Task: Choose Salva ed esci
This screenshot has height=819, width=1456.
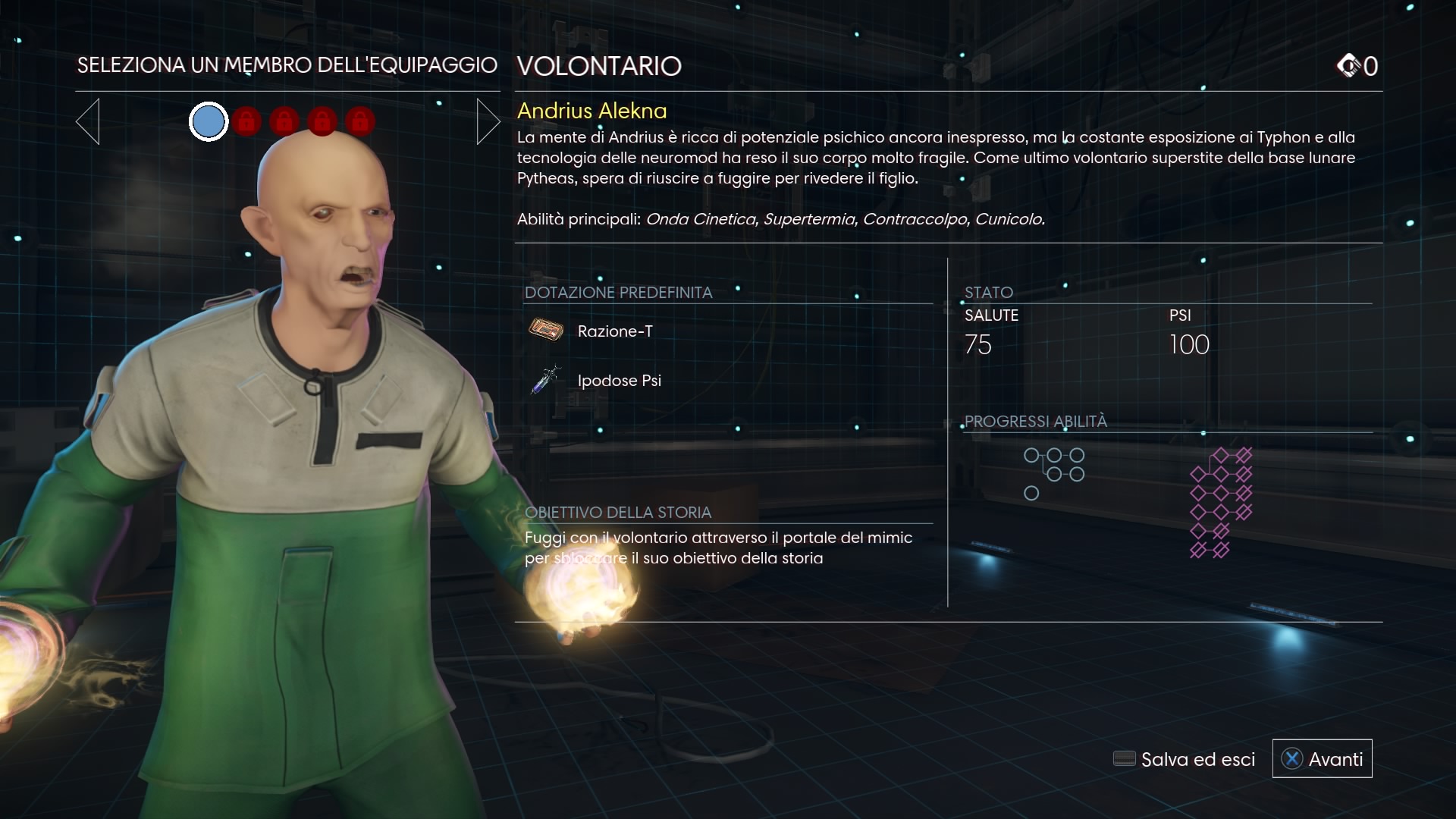Action: [1184, 759]
